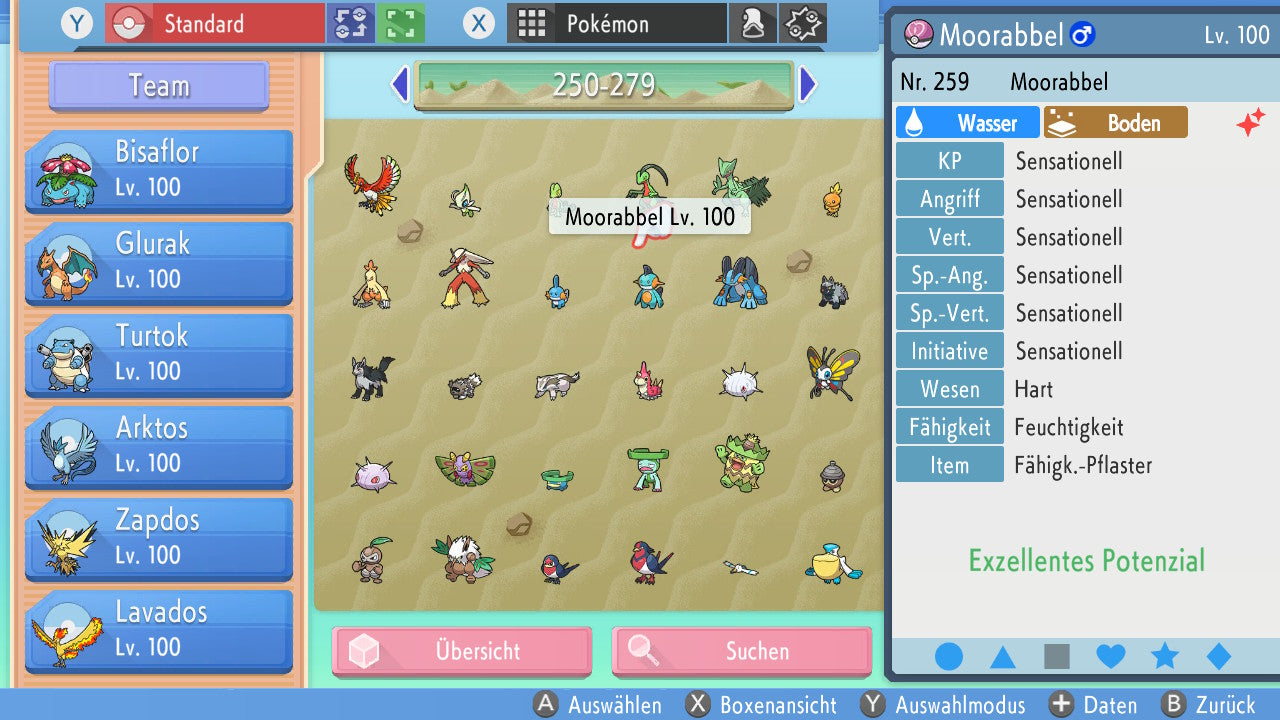The width and height of the screenshot is (1280, 720).
Task: Pick the Pelipper in the box
Action: coord(832,563)
